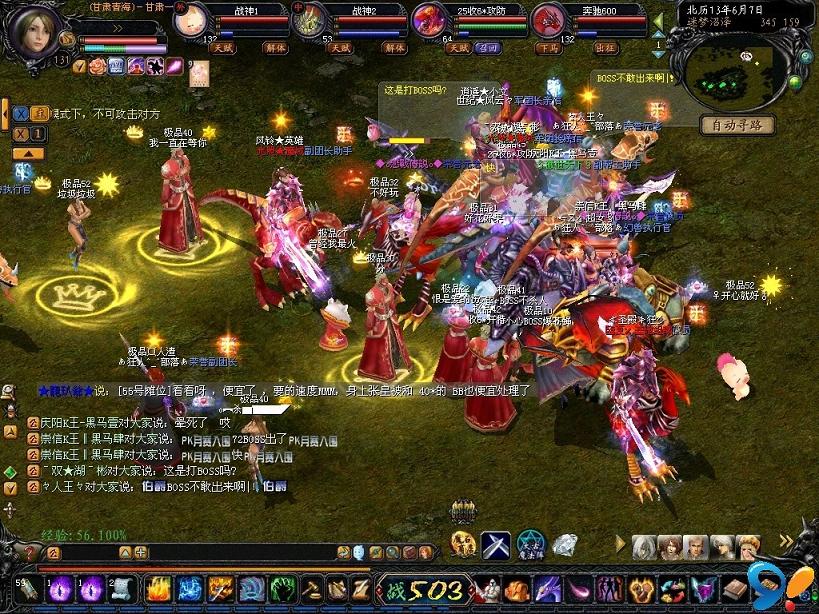Open the book icon on the hotbar
The image size is (819, 614).
coord(735,590)
